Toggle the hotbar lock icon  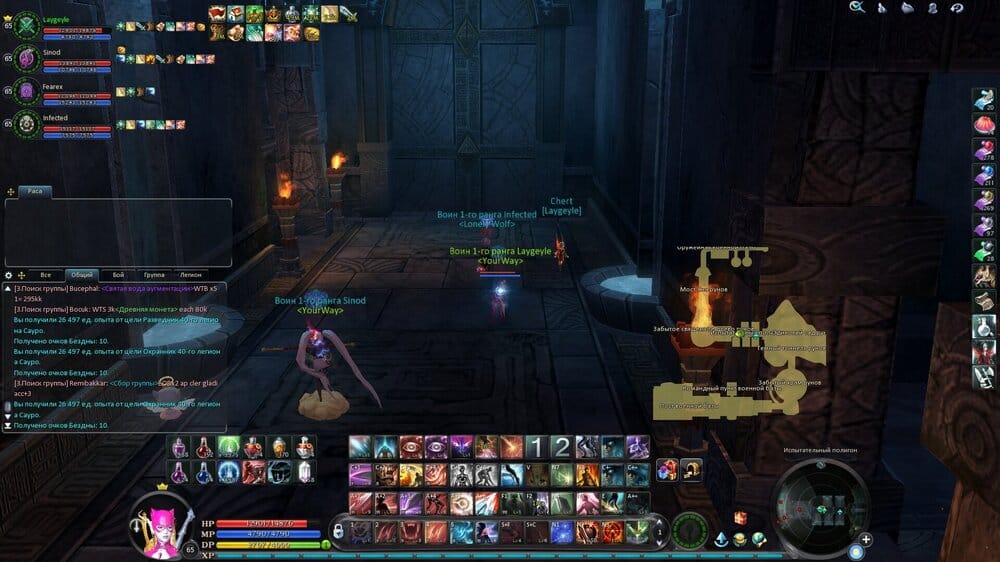pos(338,528)
